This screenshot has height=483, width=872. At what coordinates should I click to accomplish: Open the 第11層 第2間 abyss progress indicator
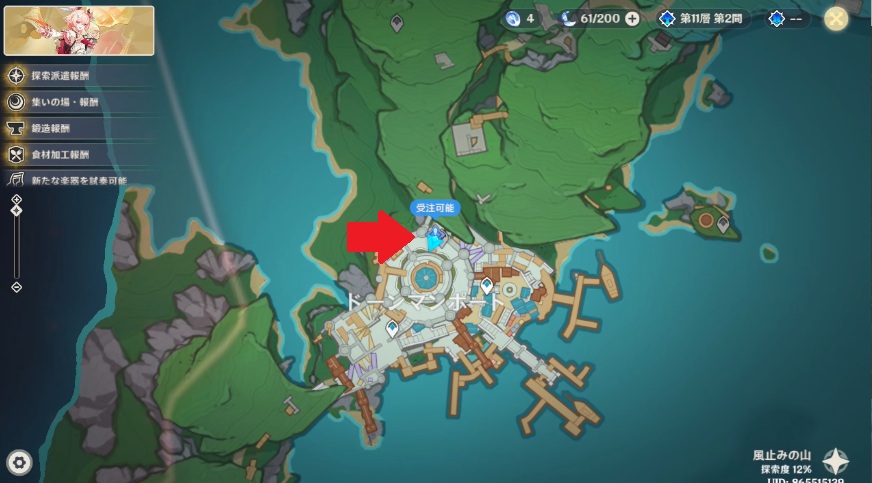point(700,18)
